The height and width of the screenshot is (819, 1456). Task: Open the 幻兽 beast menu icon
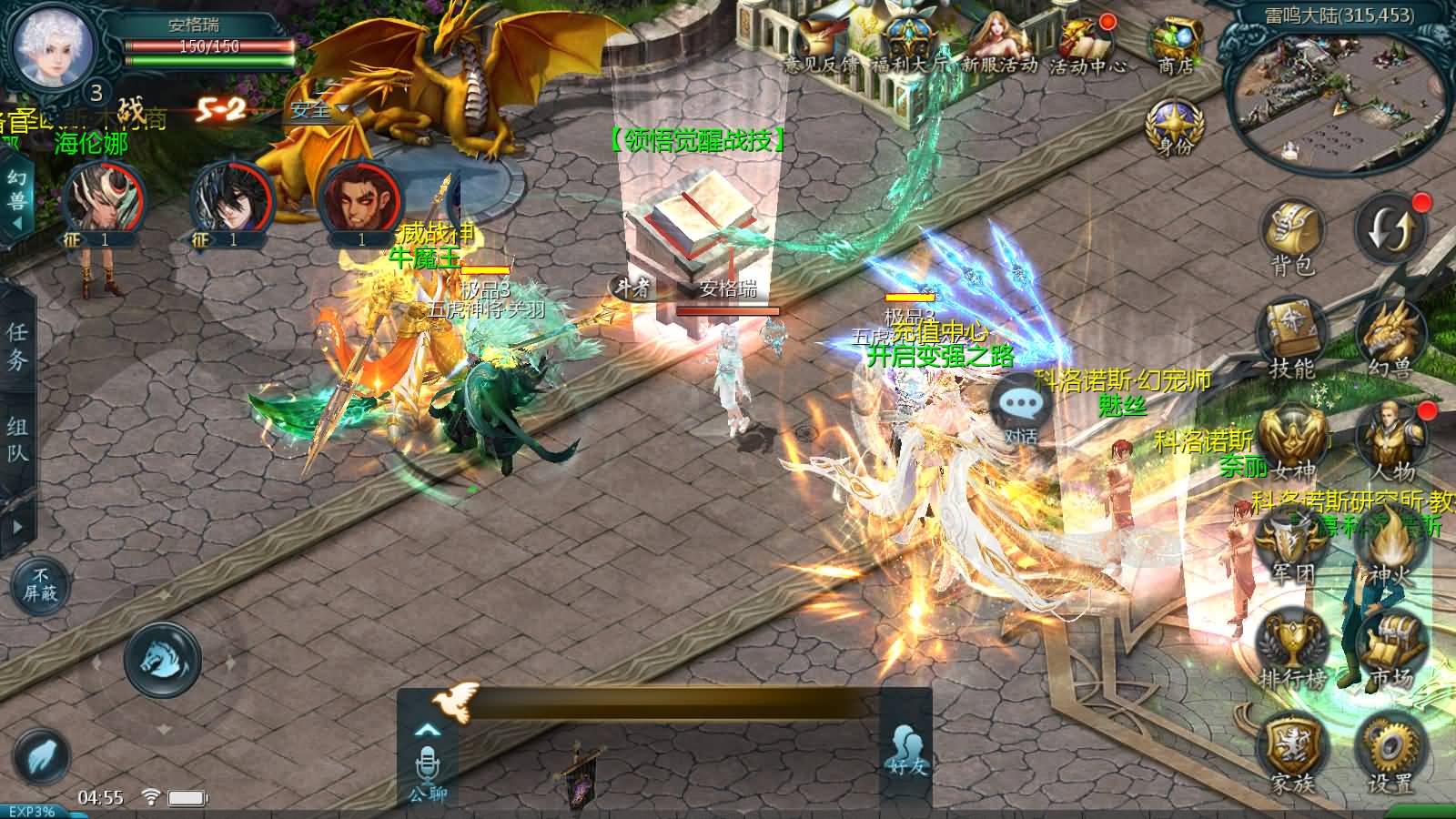coord(1390,337)
